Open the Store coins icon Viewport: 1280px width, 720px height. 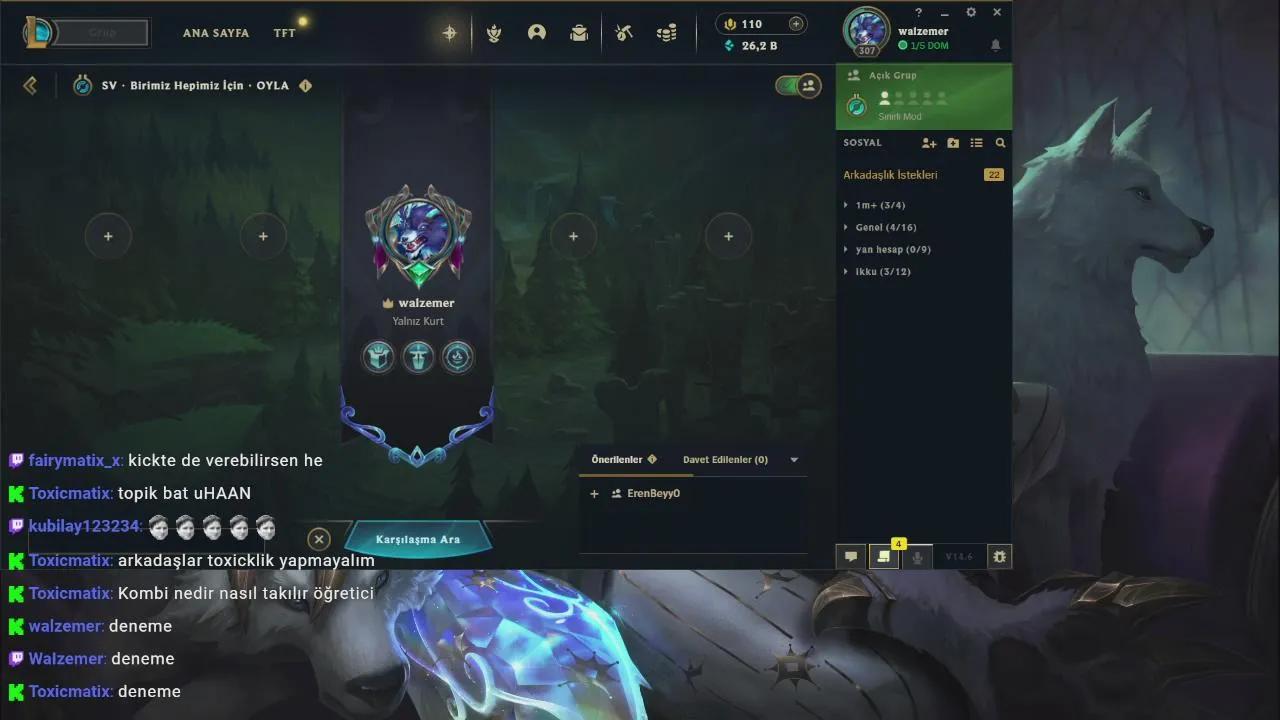pos(665,33)
